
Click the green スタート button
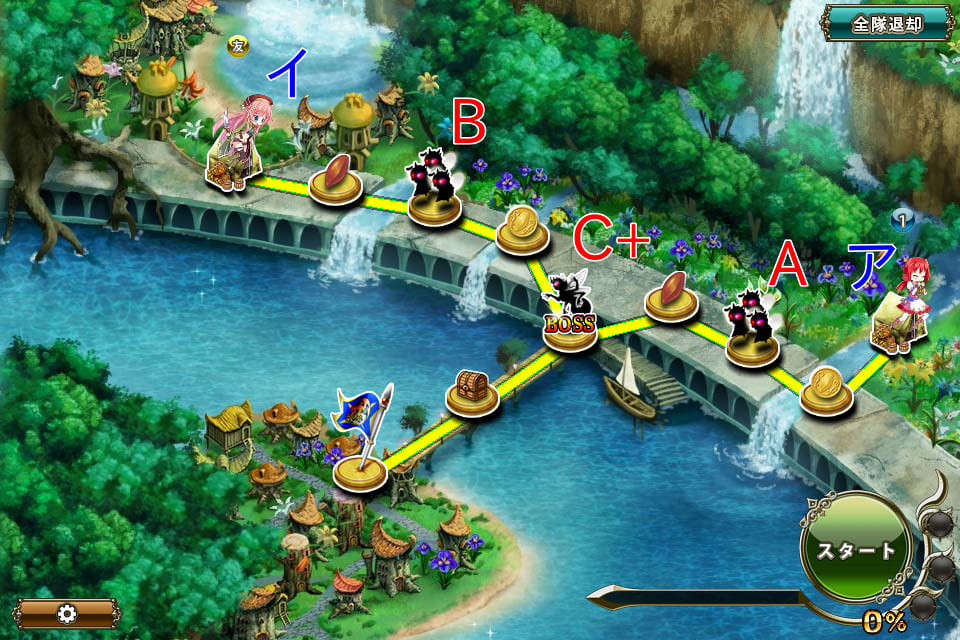855,549
